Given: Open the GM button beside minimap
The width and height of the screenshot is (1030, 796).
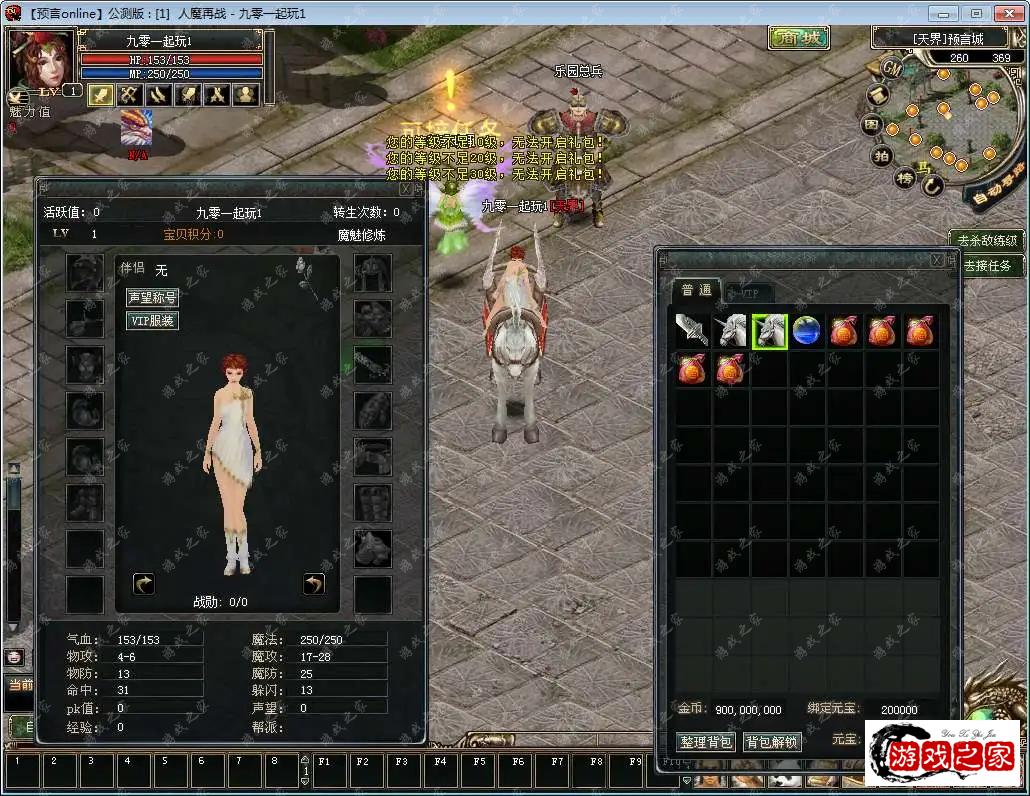Looking at the screenshot, I should tap(891, 68).
